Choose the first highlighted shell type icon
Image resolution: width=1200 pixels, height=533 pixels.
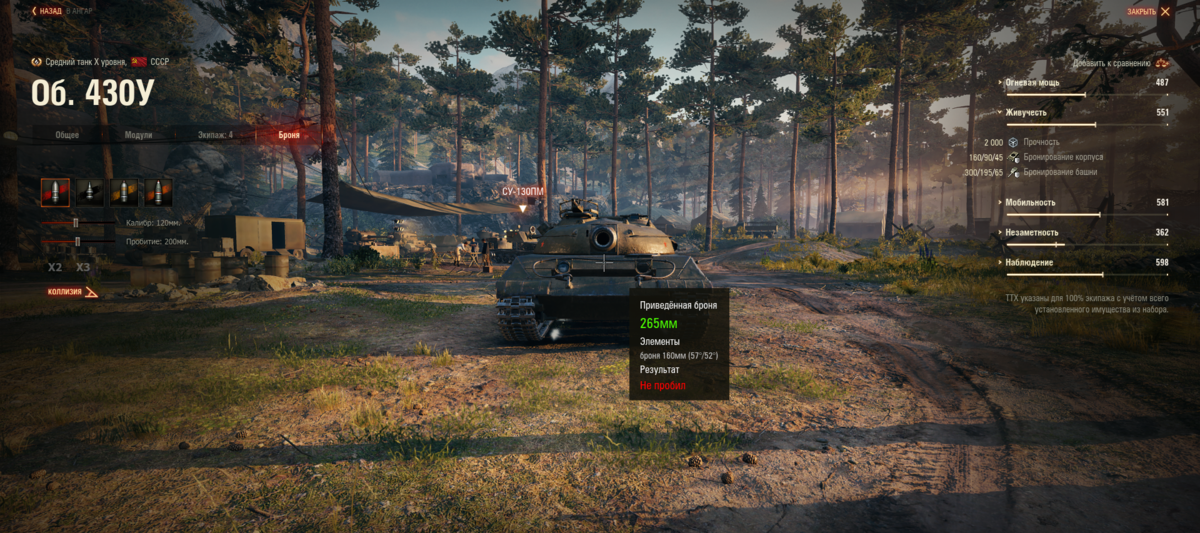[x=55, y=191]
